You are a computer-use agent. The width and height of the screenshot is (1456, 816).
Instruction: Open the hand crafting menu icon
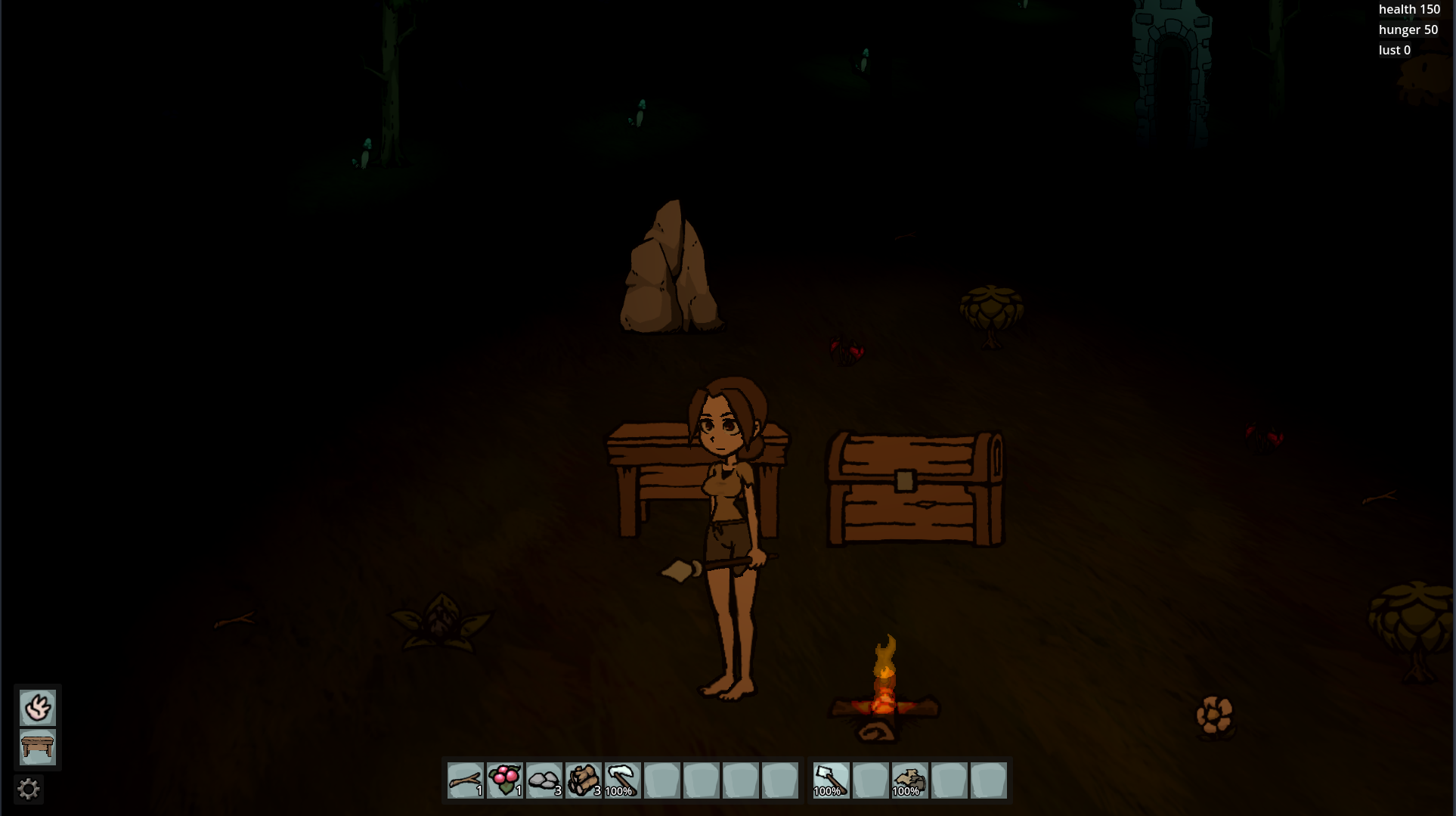point(37,708)
